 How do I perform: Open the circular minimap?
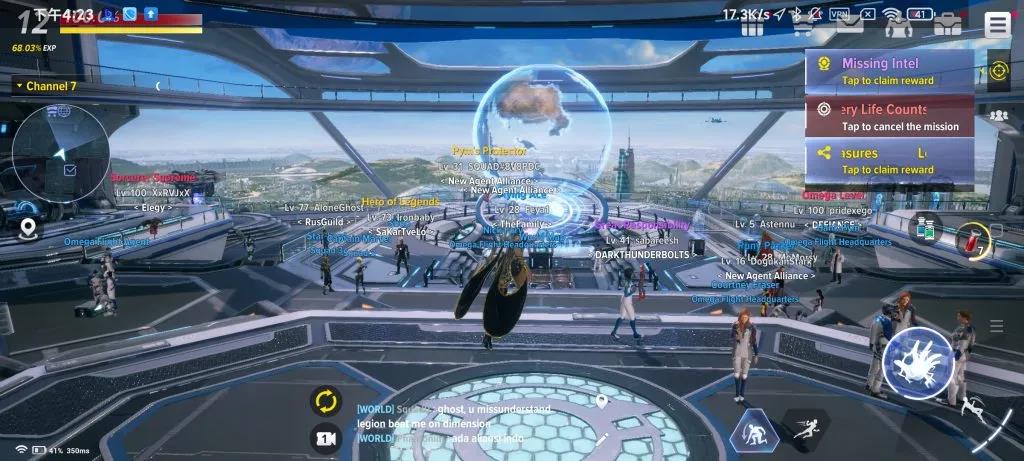coord(60,152)
